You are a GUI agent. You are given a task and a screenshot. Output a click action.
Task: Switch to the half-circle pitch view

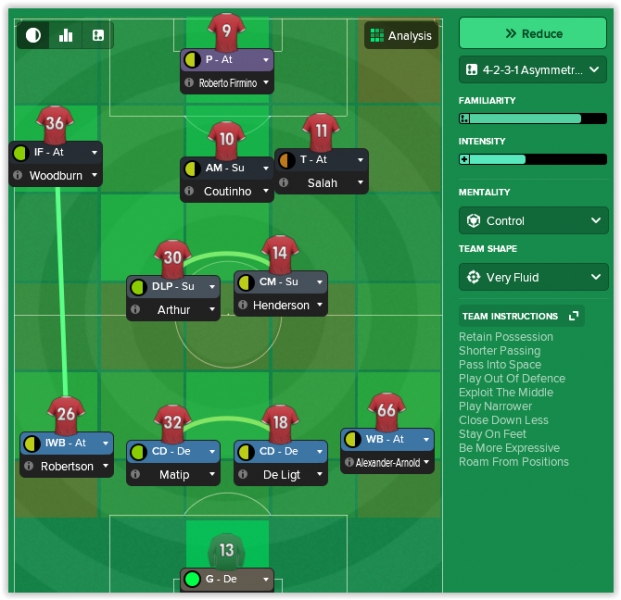pyautogui.click(x=34, y=36)
